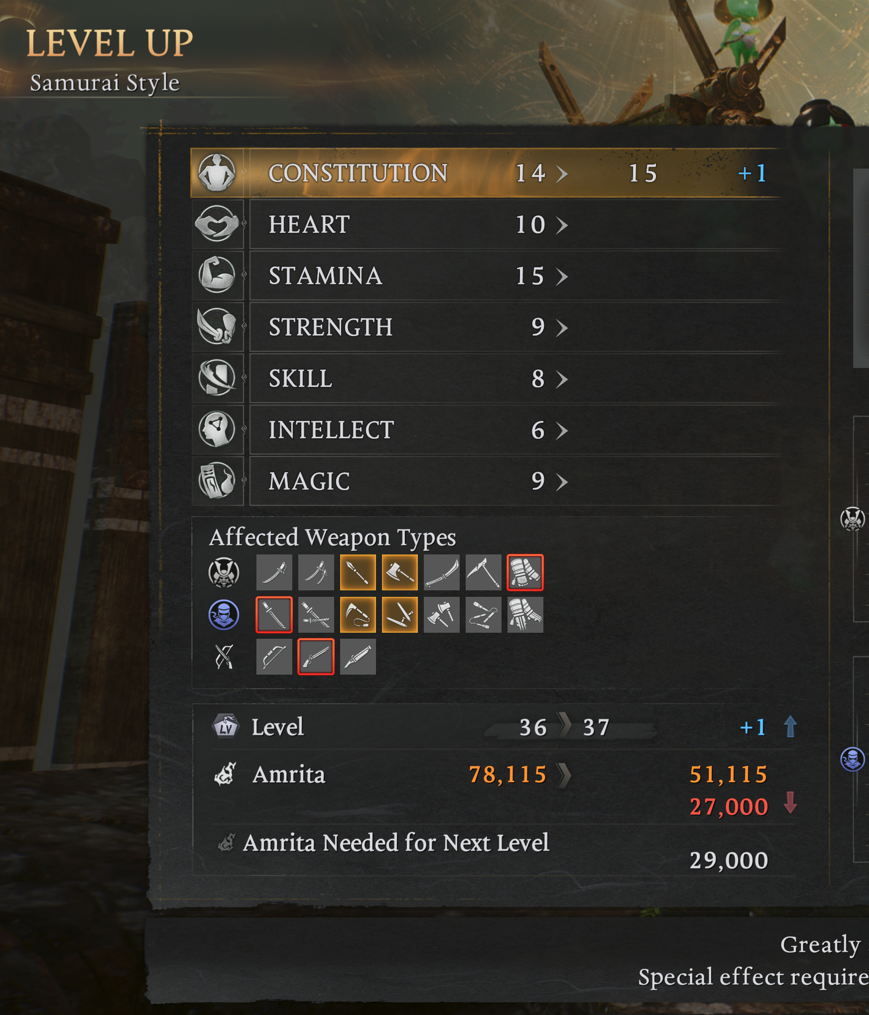Select the Magic stat entry
869x1015 pixels.
click(485, 482)
